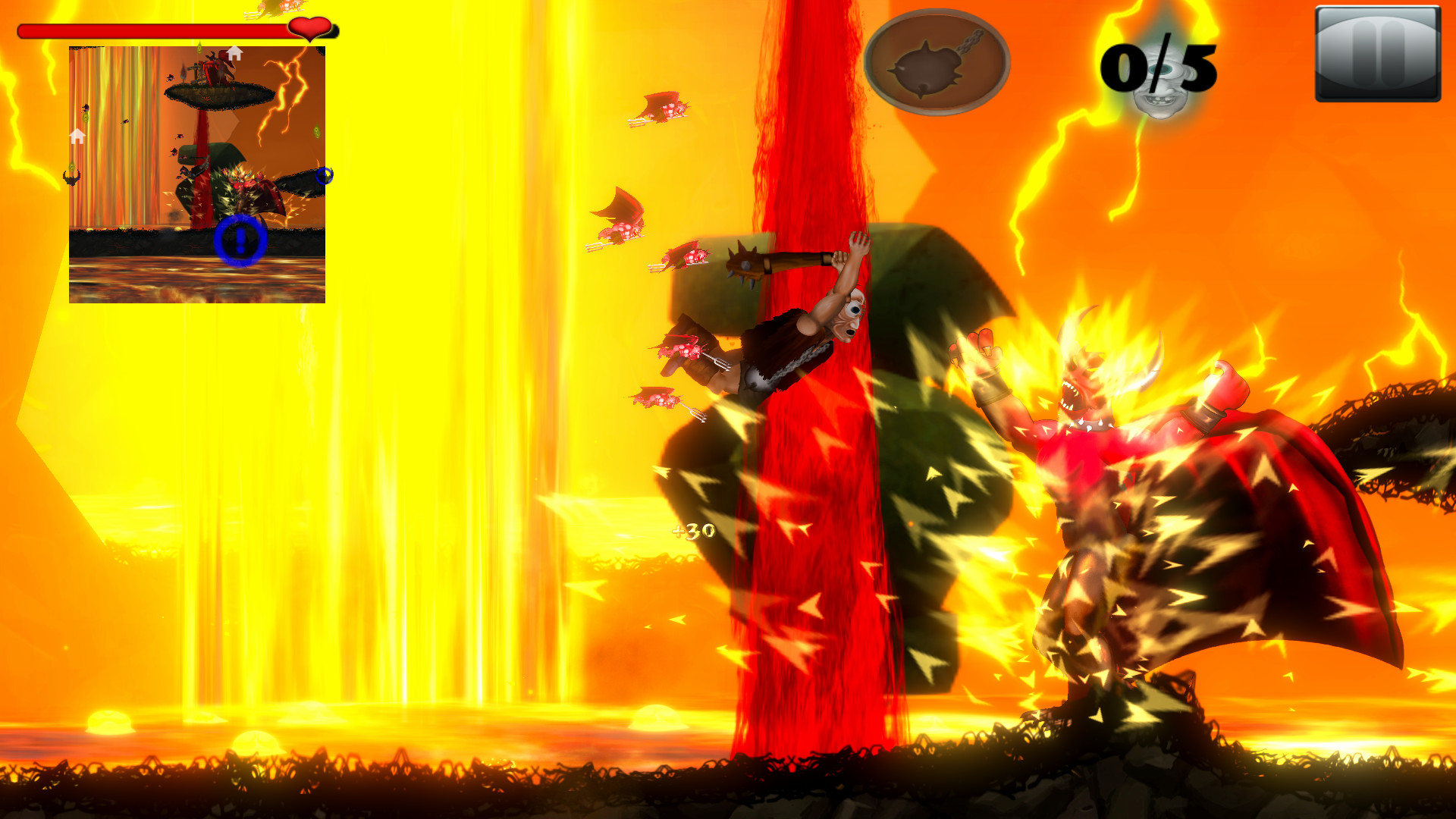Image resolution: width=1456 pixels, height=819 pixels.
Task: Open the minimap preview panel
Action: (x=196, y=173)
